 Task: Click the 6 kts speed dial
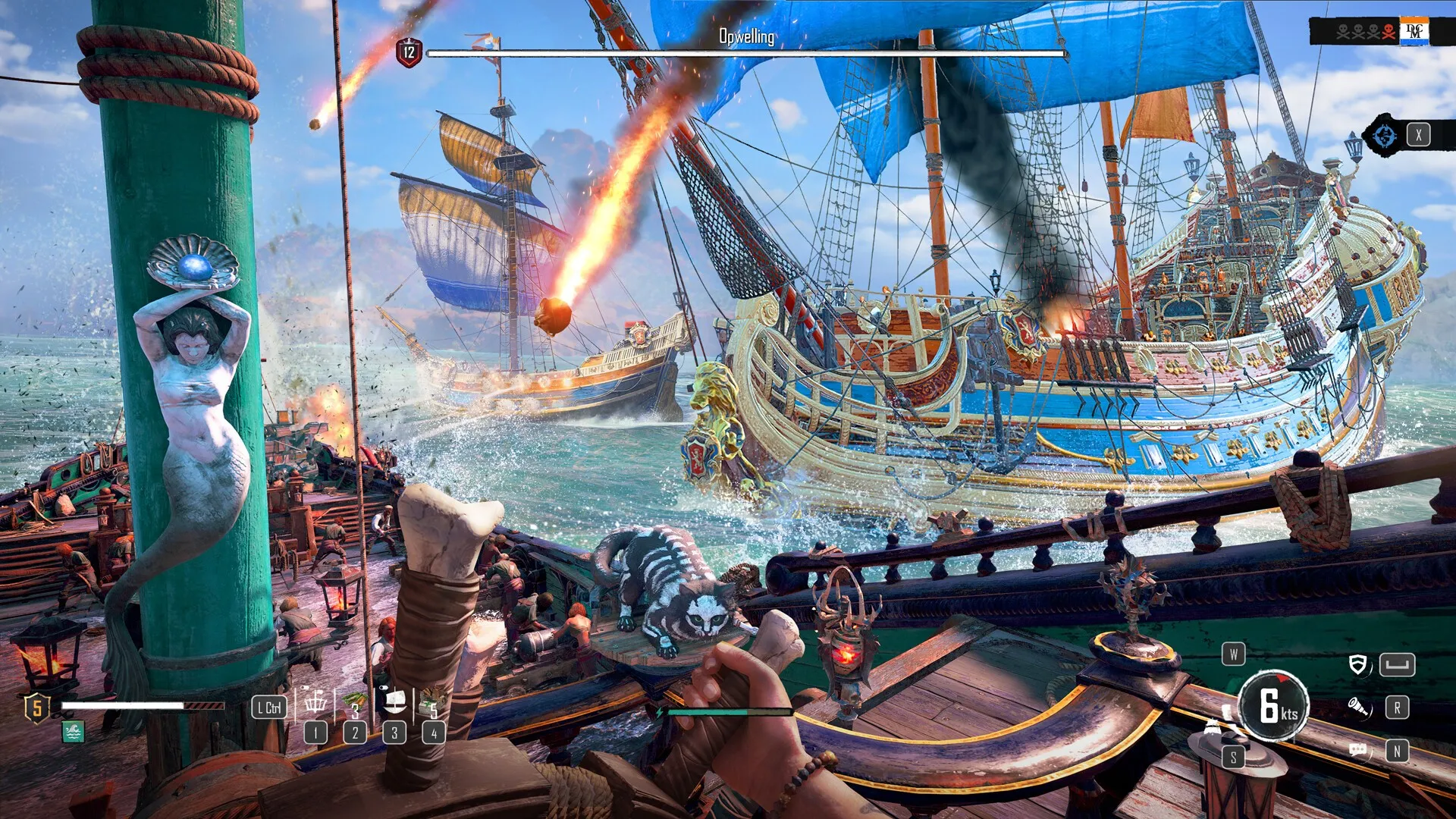click(x=1273, y=705)
